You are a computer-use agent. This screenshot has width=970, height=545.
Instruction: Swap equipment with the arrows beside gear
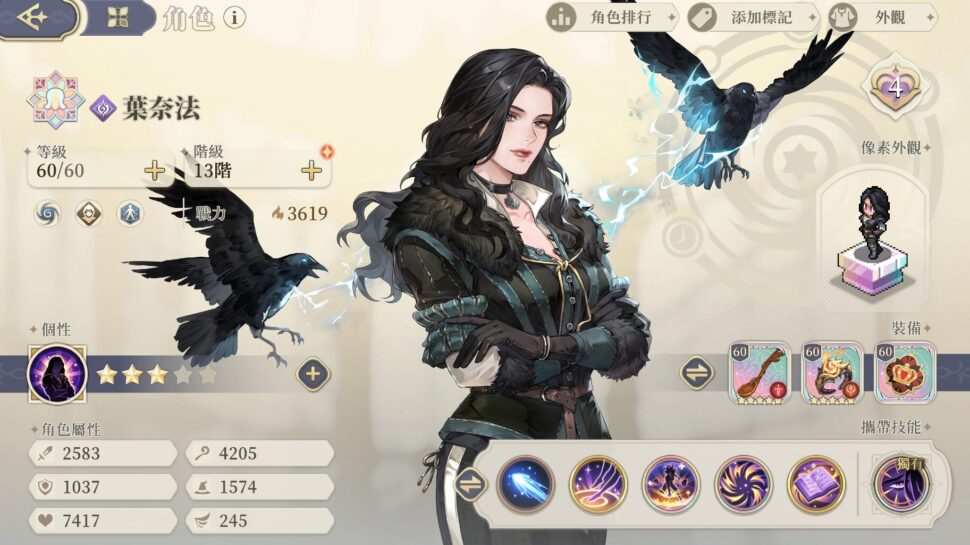(697, 373)
